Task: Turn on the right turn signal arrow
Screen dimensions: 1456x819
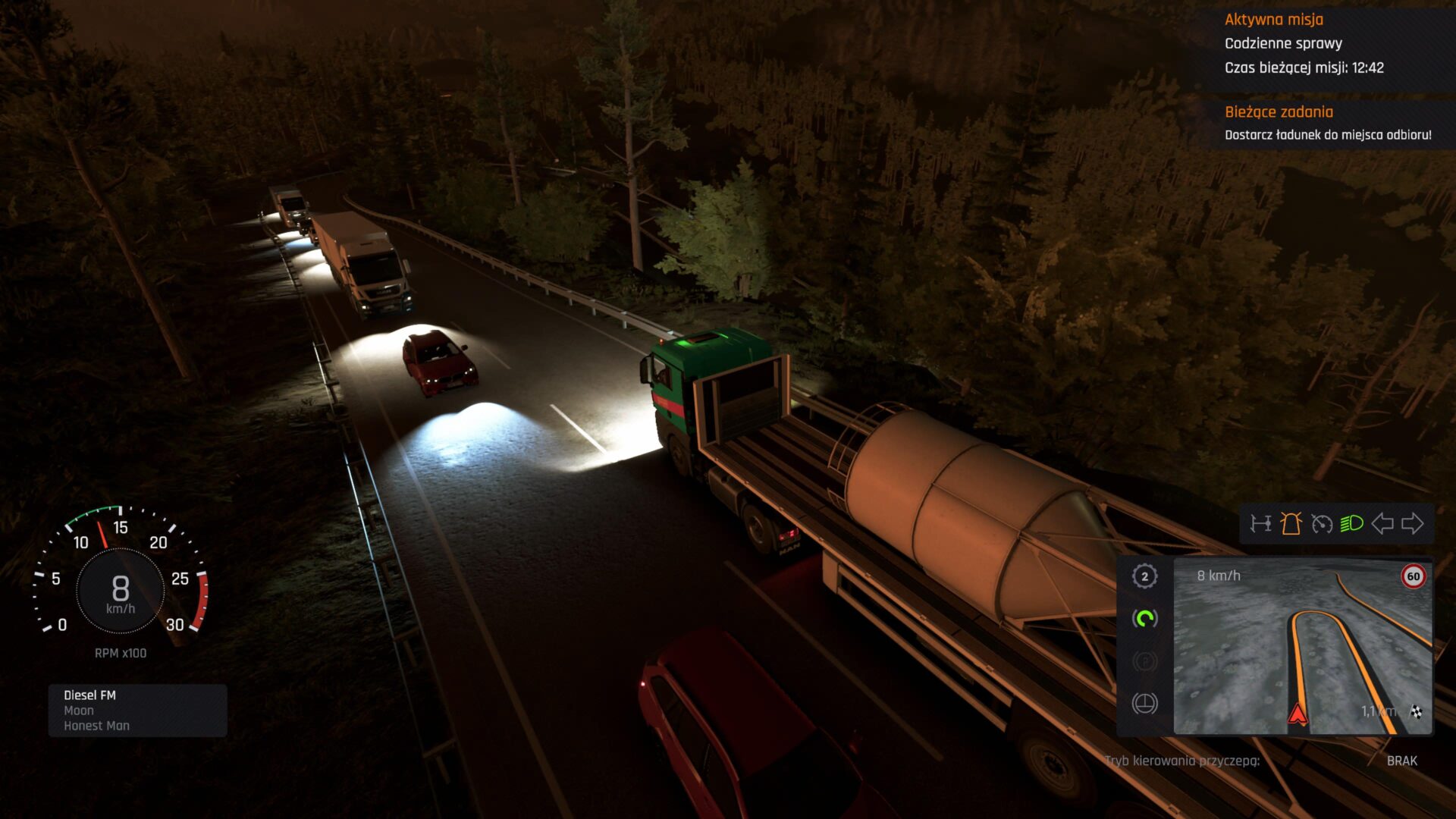Action: tap(1412, 523)
